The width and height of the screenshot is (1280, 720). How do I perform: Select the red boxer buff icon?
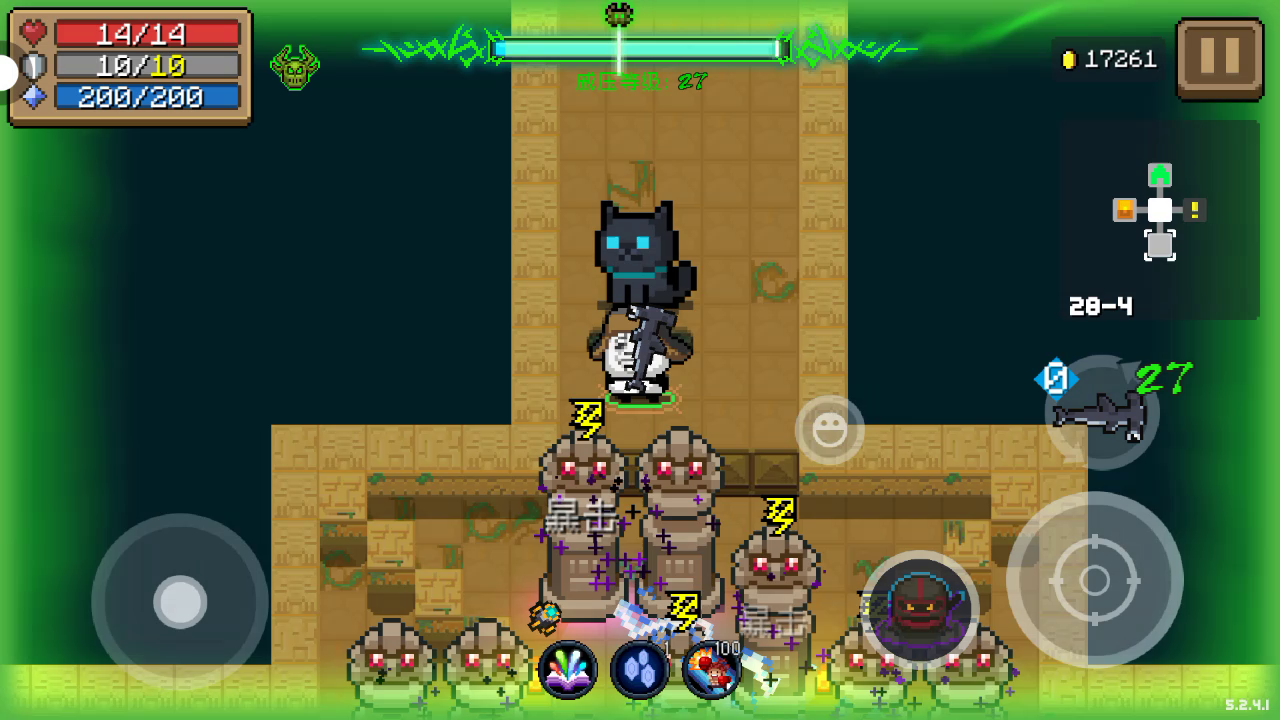click(x=711, y=669)
